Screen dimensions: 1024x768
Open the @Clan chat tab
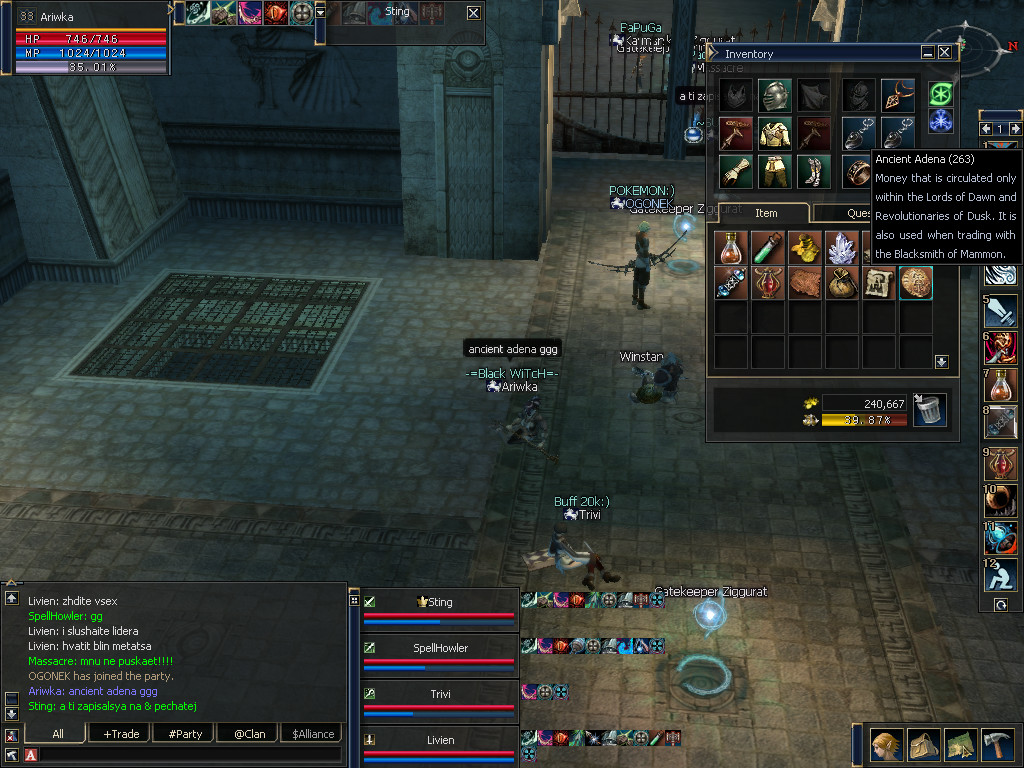(x=249, y=734)
